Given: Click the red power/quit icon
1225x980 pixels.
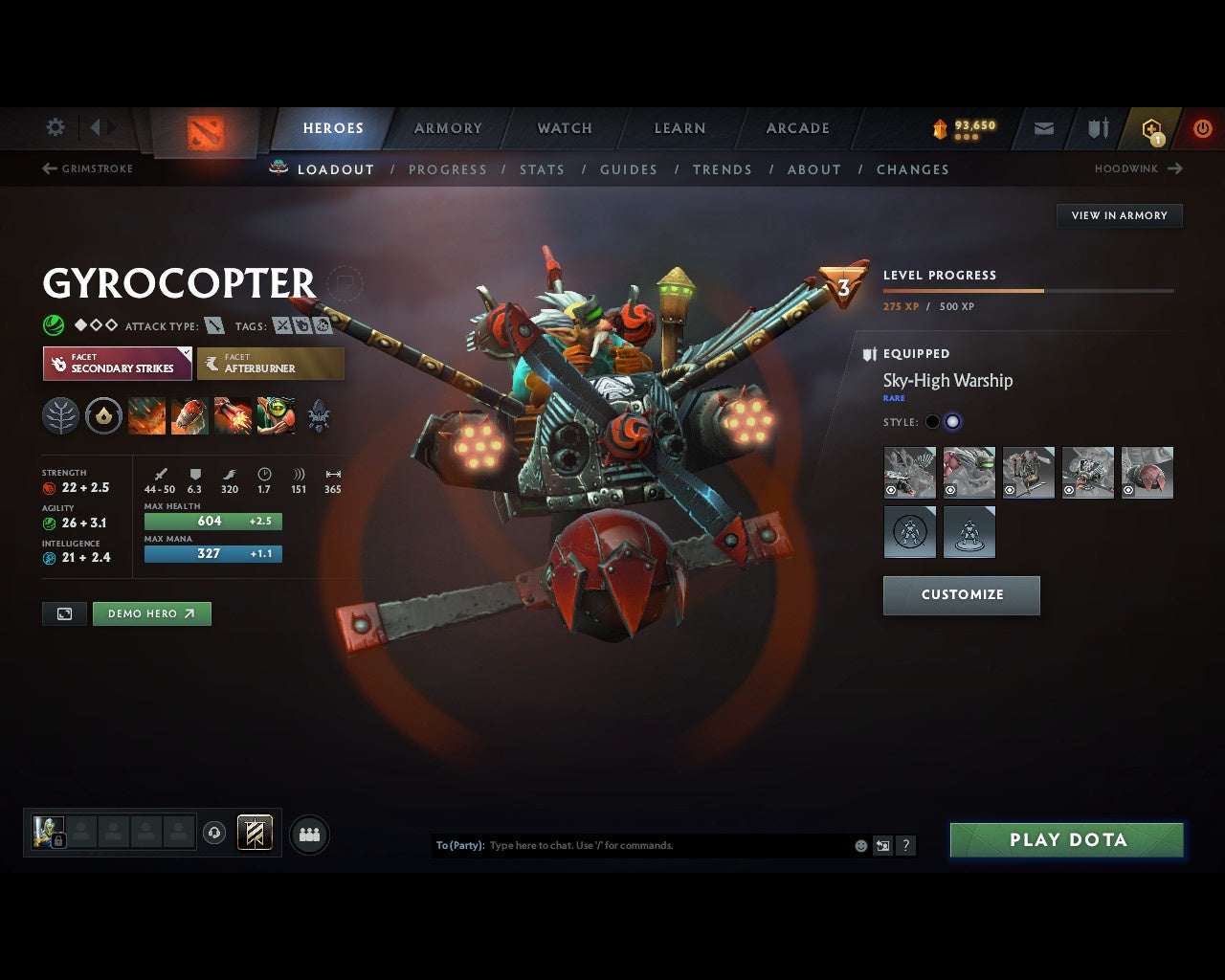Looking at the screenshot, I should tap(1202, 127).
